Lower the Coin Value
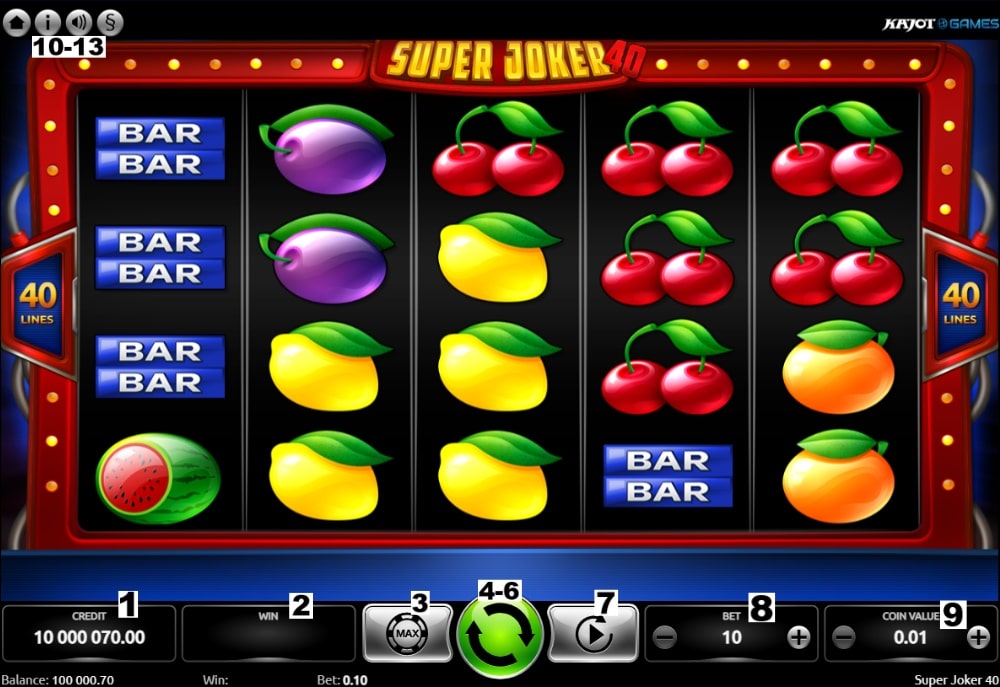 coord(844,637)
